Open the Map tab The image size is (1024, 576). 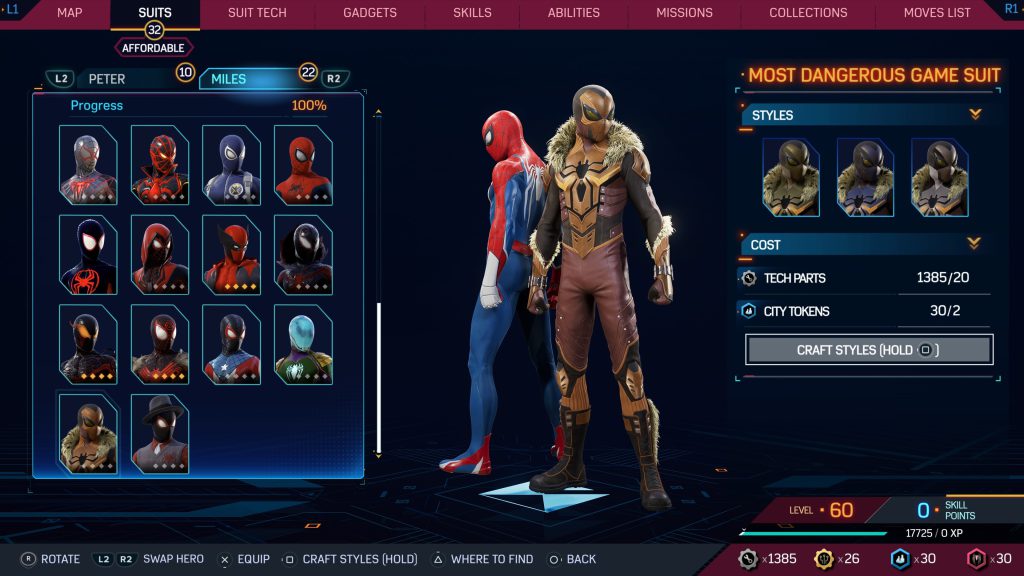[69, 13]
